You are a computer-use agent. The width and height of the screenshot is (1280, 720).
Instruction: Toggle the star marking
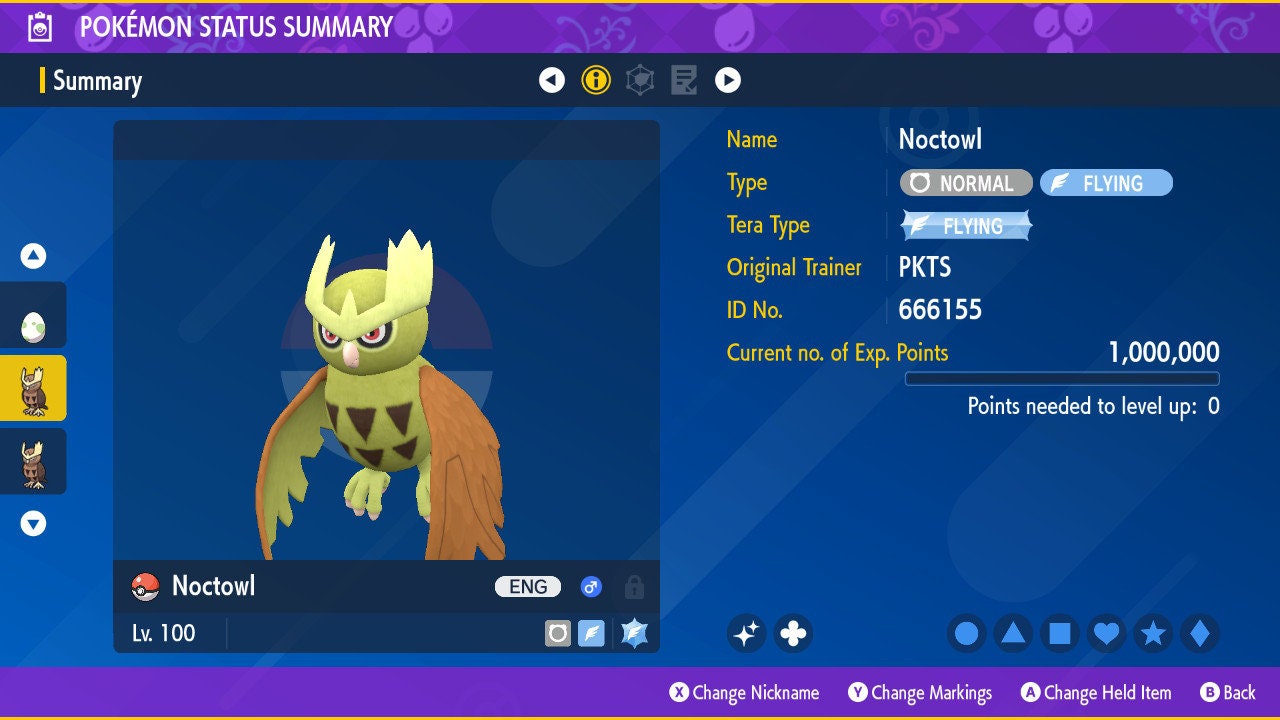(1153, 633)
